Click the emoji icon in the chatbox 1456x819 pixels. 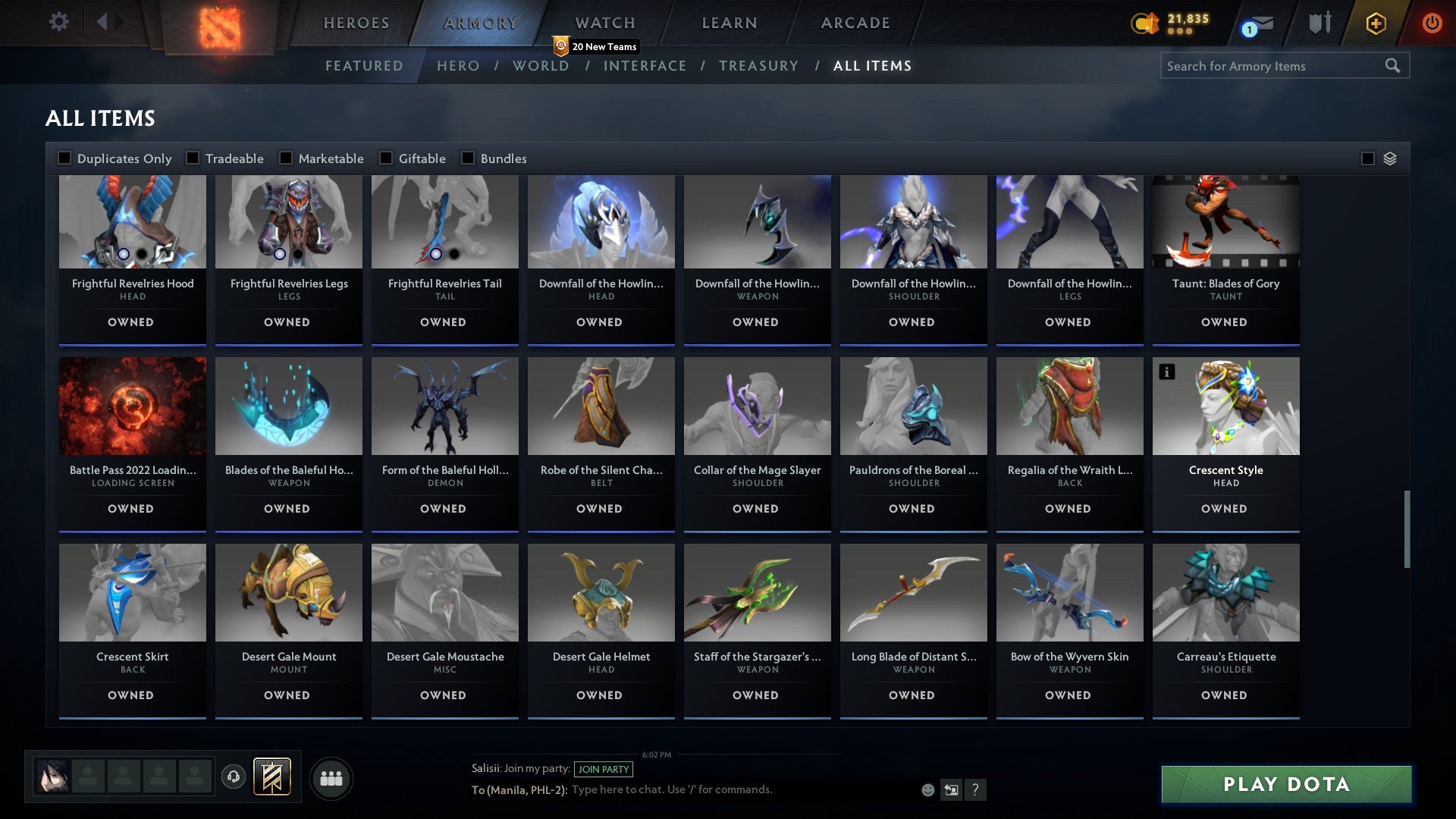coord(927,789)
